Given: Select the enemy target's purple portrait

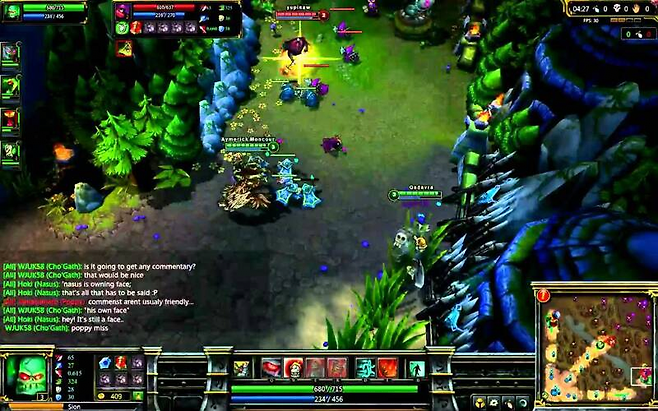Looking at the screenshot, I should [x=122, y=11].
